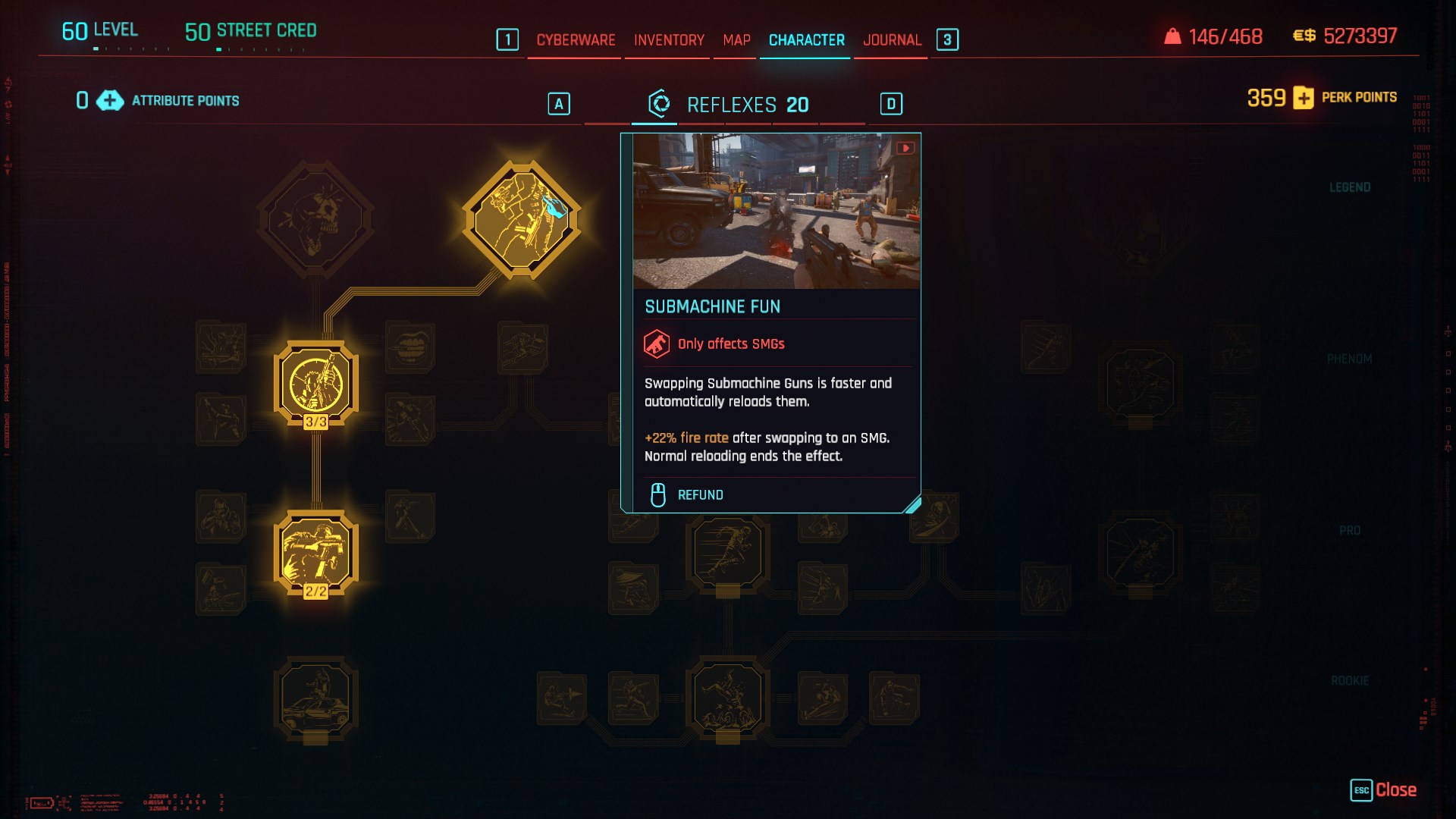Screen dimensions: 1456x819
Task: Select the locked perk above the car
Action: coord(315,698)
